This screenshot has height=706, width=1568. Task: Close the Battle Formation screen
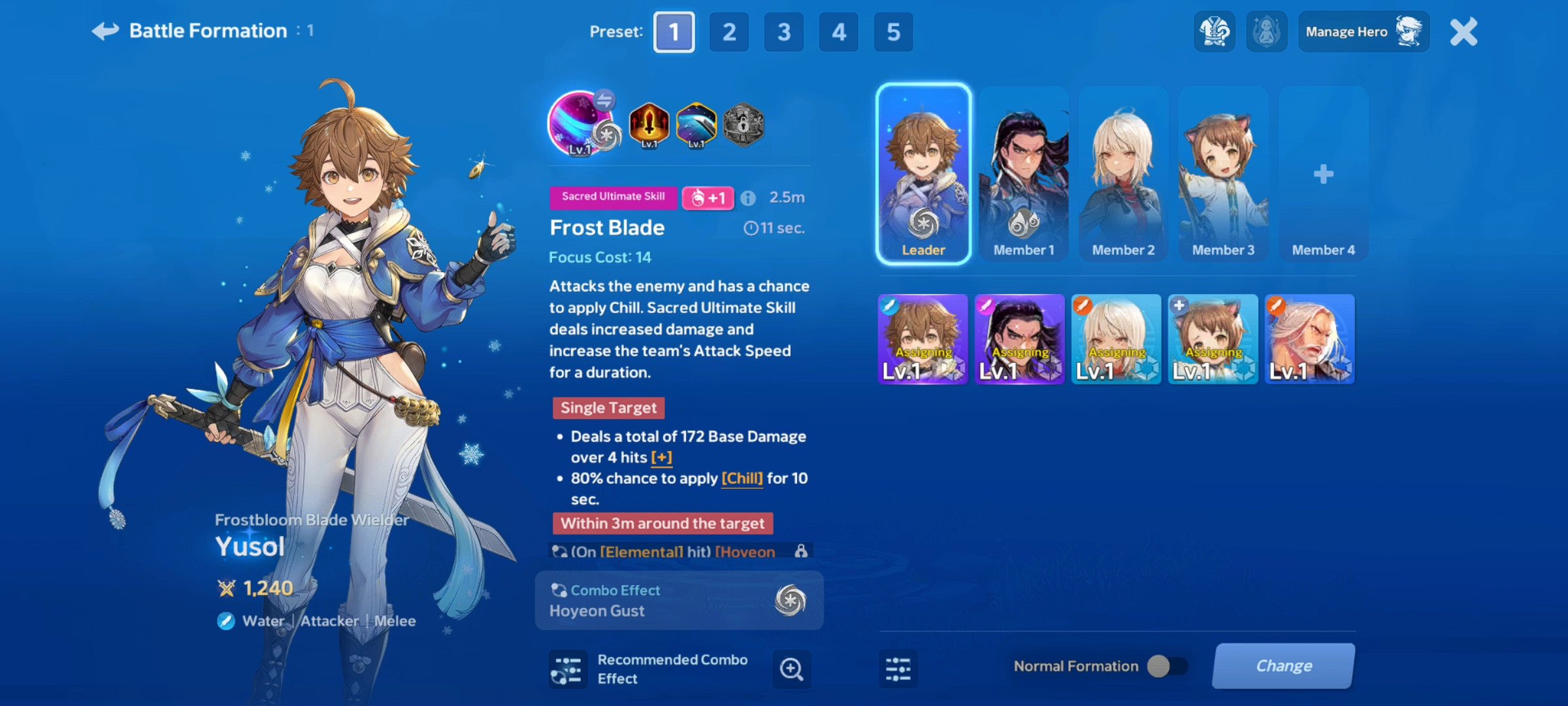pos(1463,32)
